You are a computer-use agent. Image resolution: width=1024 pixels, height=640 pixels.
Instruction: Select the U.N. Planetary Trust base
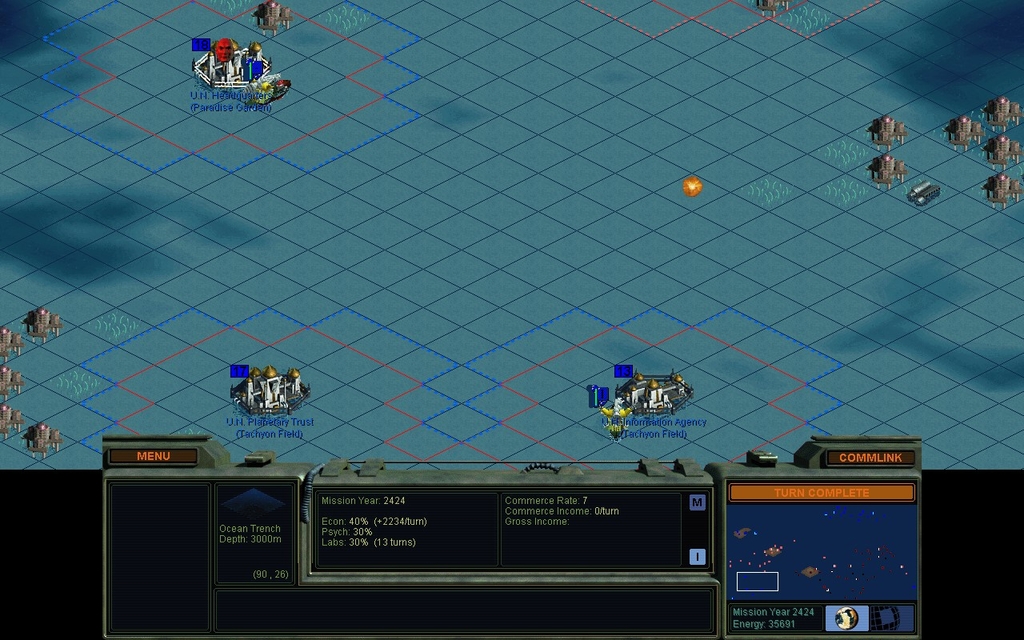pyautogui.click(x=269, y=392)
